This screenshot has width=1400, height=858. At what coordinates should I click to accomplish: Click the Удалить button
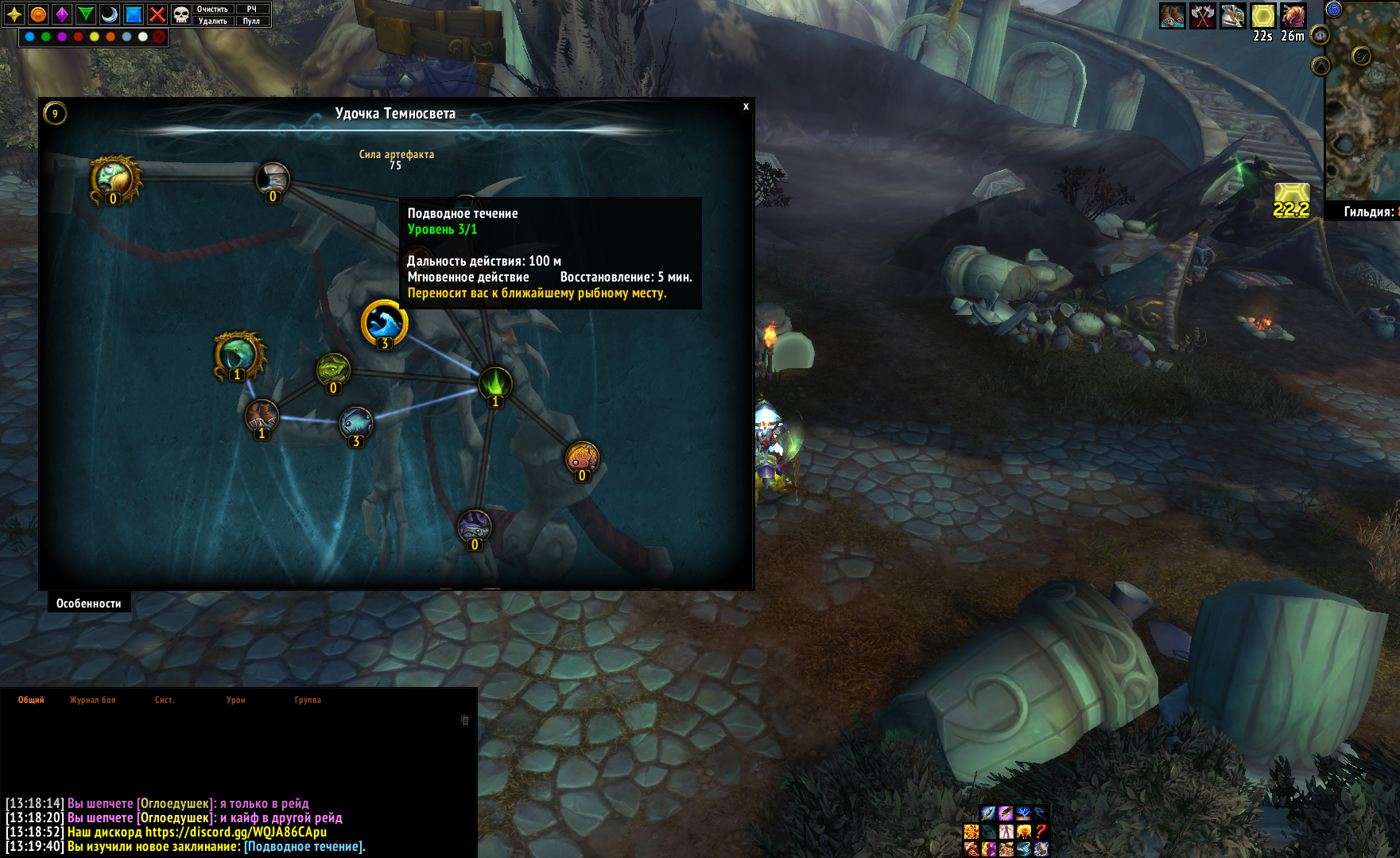(212, 21)
